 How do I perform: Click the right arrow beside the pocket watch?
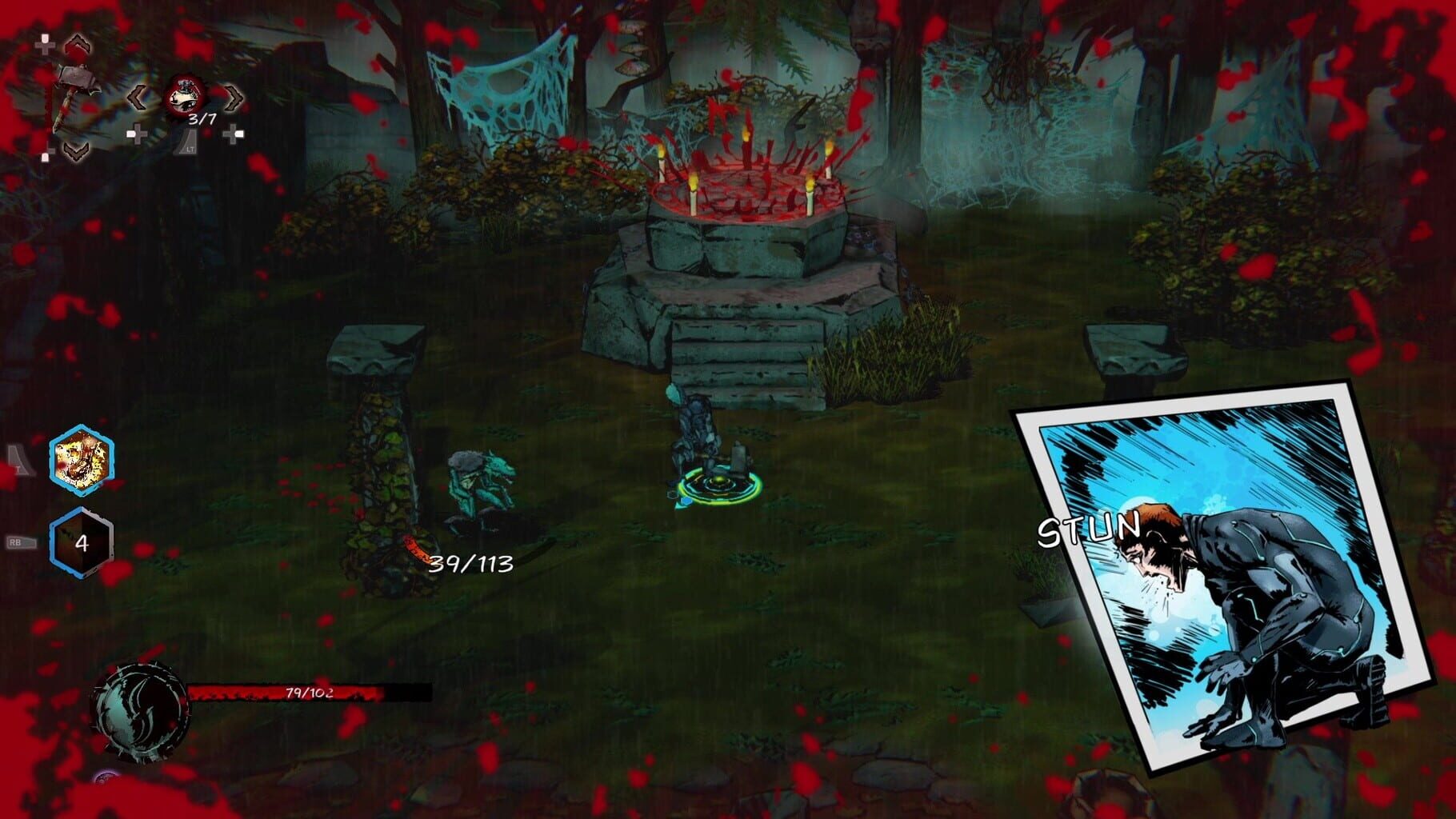[x=232, y=98]
